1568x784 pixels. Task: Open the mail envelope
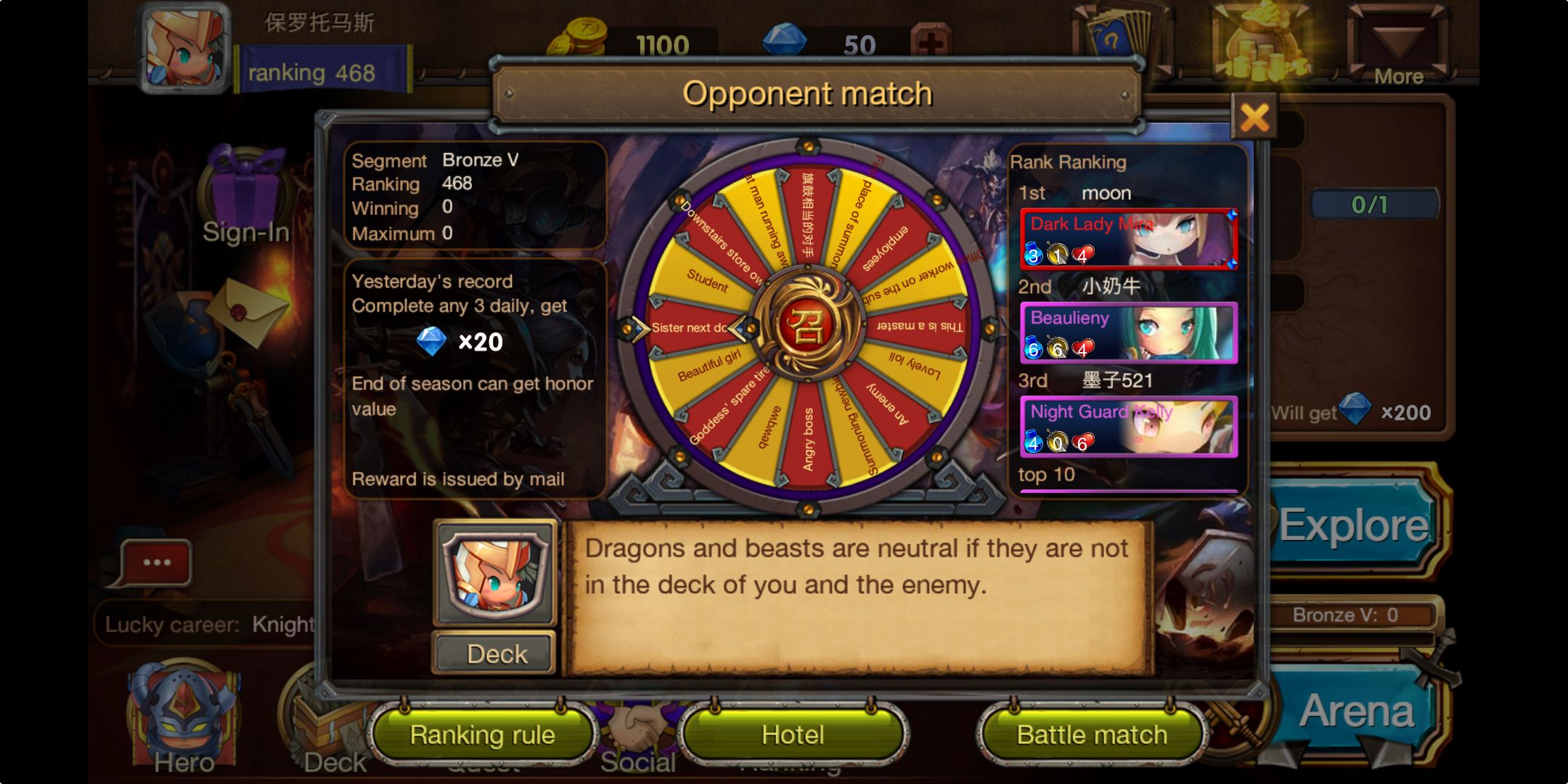click(x=245, y=312)
